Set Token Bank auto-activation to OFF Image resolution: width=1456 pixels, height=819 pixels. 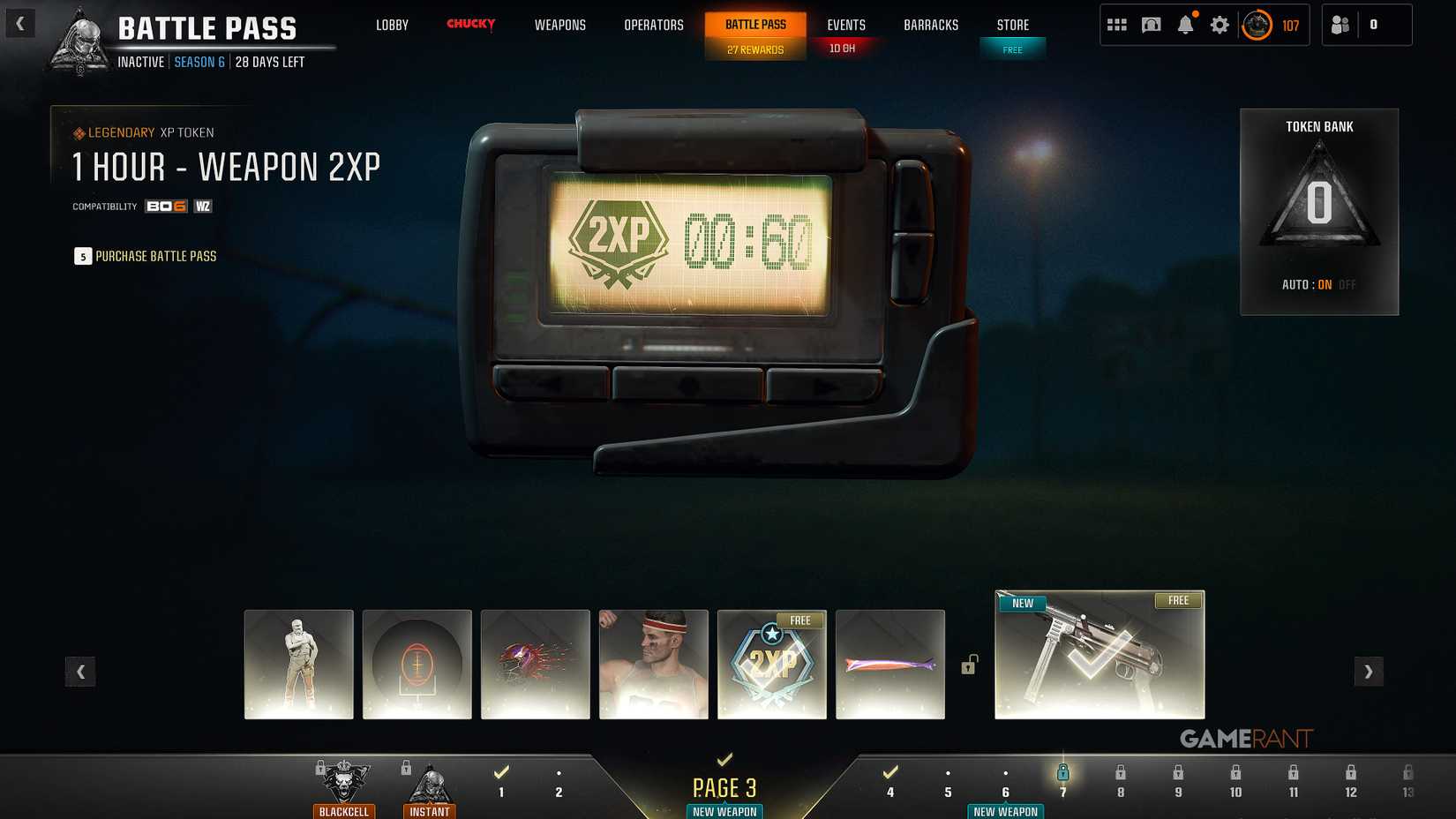click(x=1347, y=284)
